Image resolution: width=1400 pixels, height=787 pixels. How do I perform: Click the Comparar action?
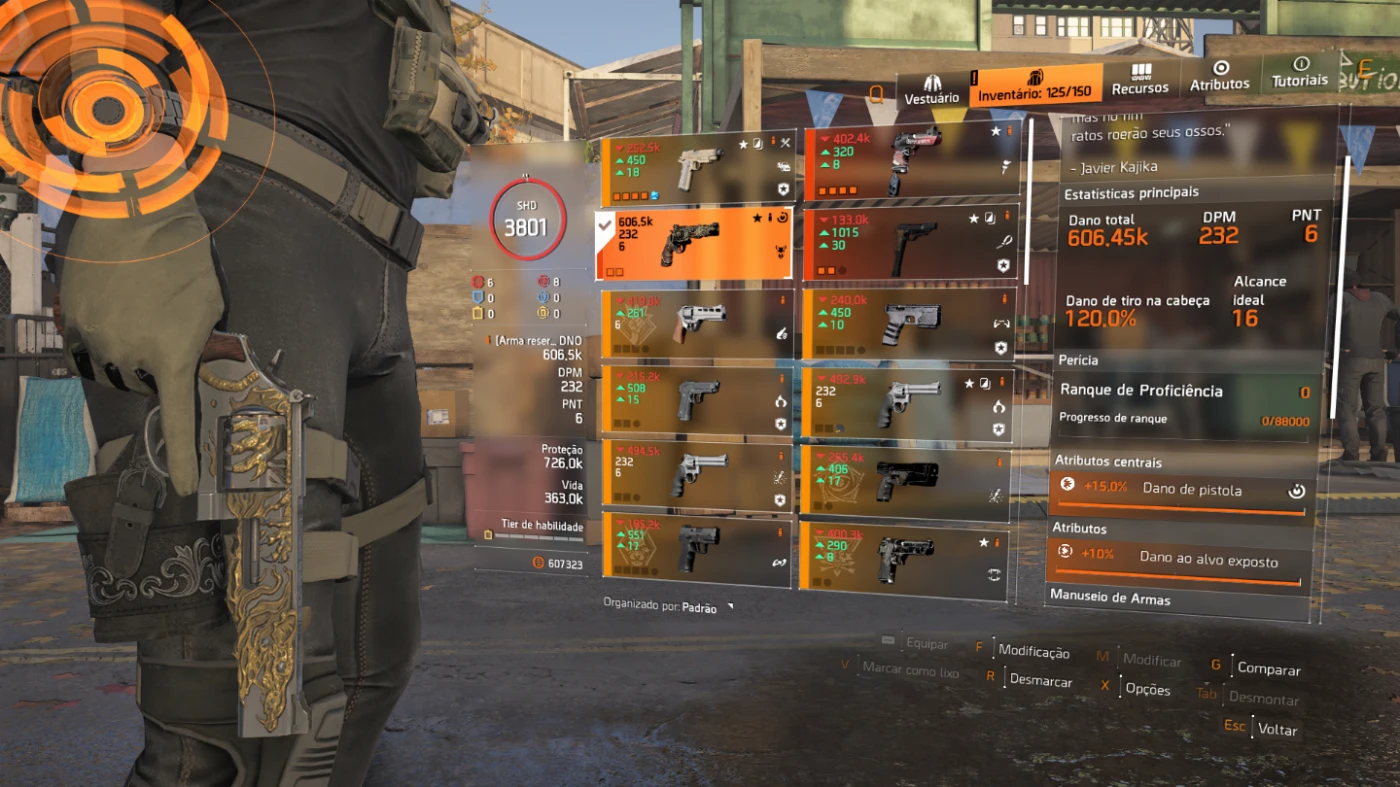tap(1268, 669)
